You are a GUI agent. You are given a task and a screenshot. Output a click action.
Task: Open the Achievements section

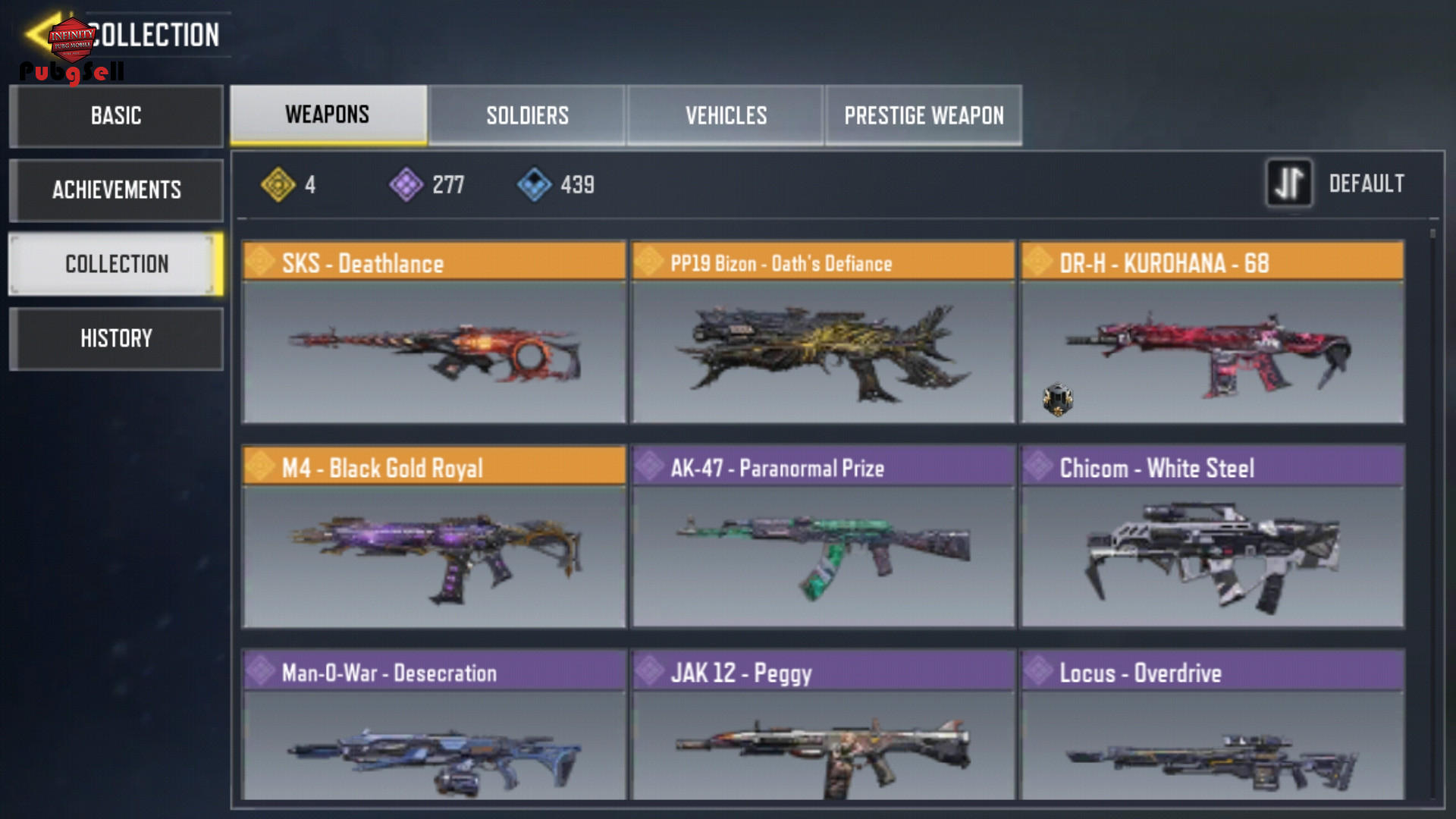point(116,190)
